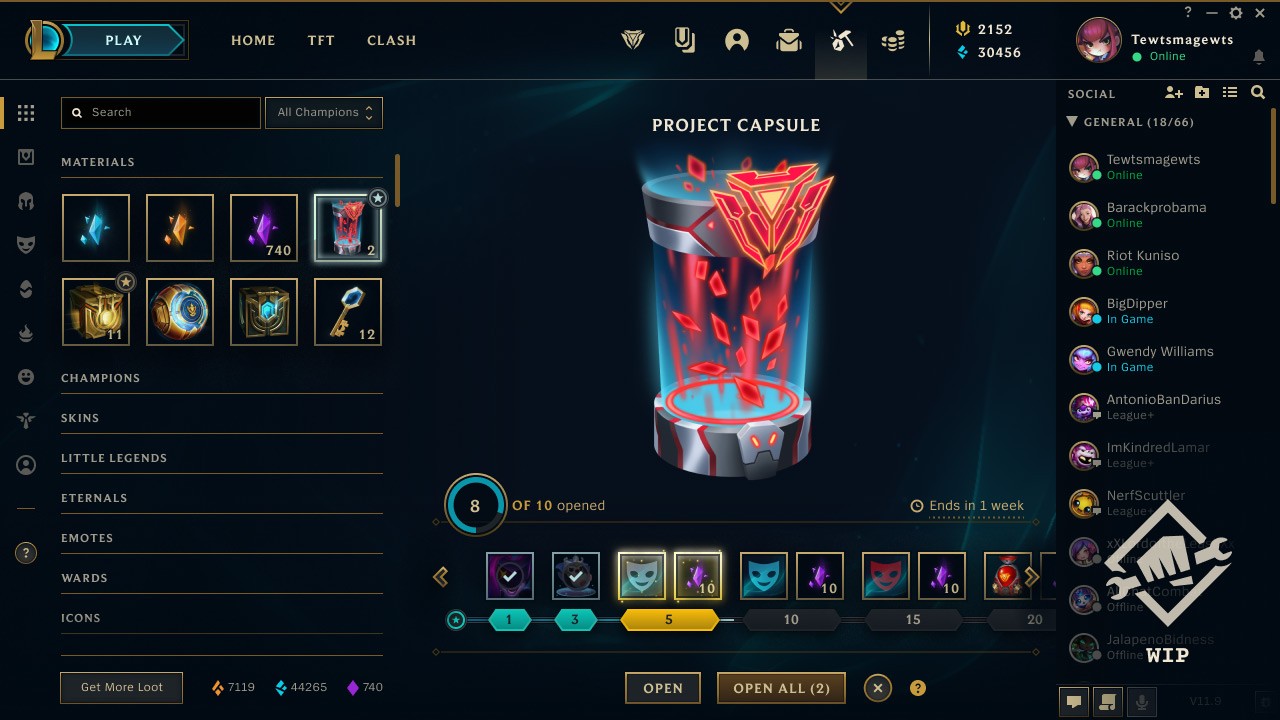Select the champion helmet icon in left sidebar

click(26, 200)
